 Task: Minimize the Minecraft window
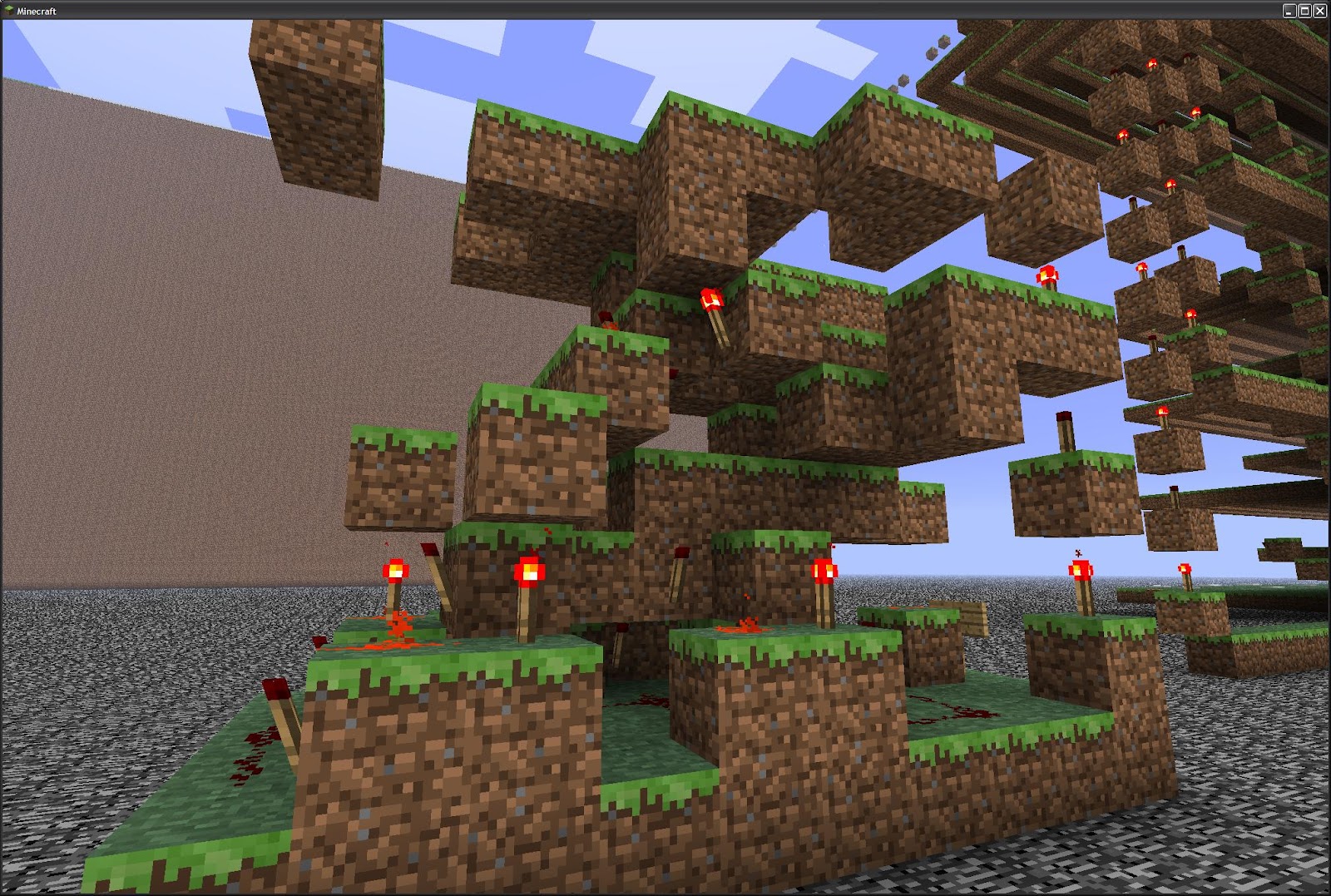point(1289,11)
